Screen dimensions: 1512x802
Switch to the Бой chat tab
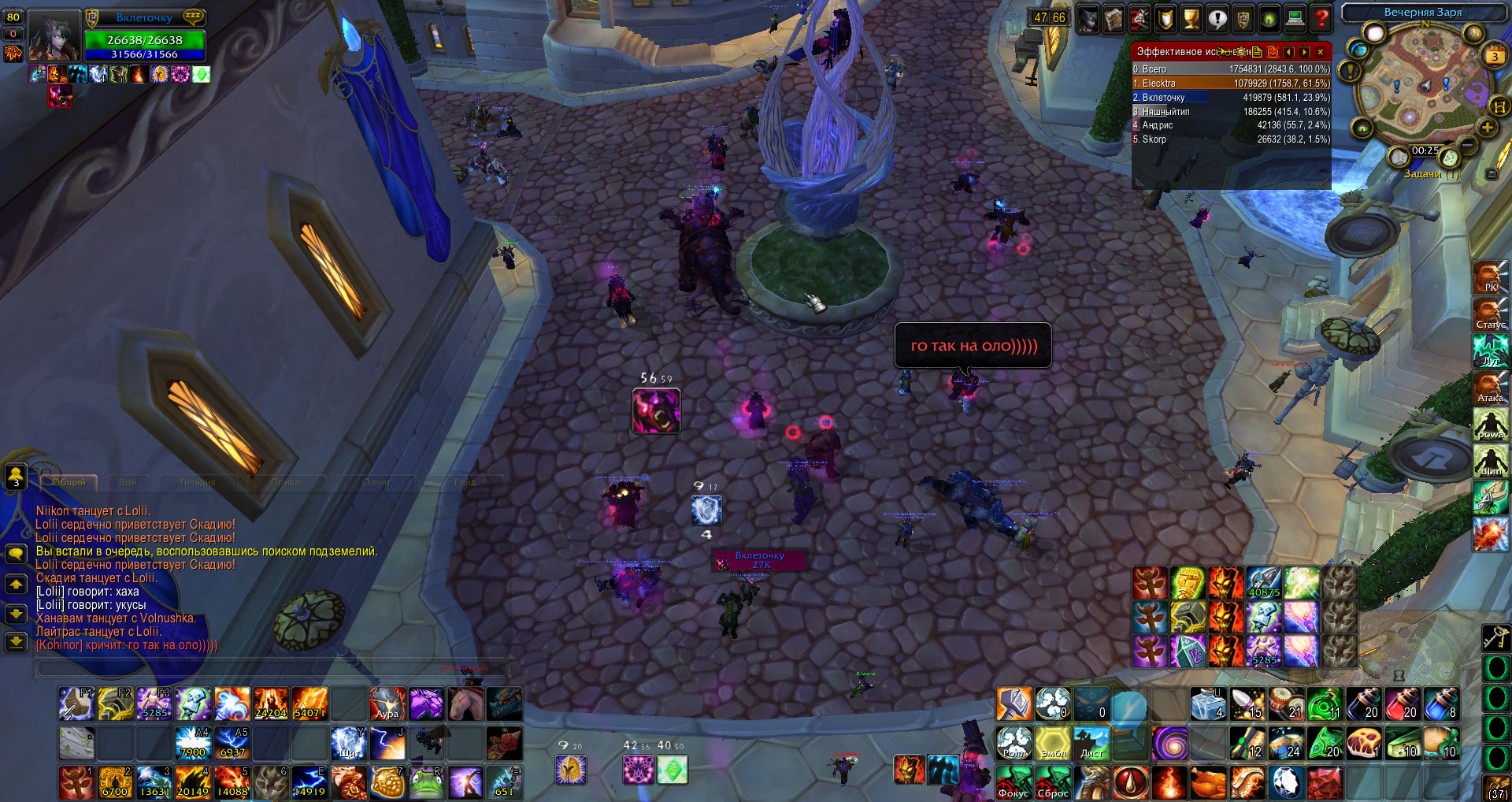pyautogui.click(x=128, y=482)
